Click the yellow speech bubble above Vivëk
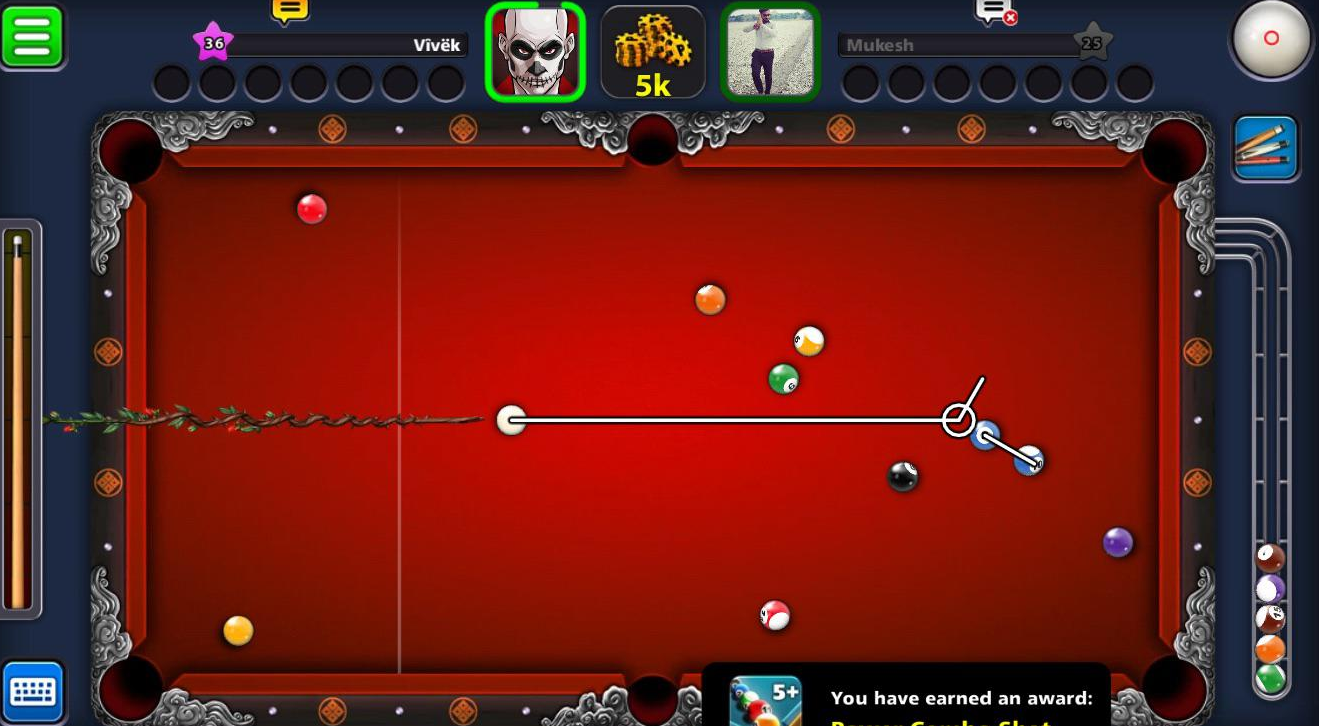Image resolution: width=1319 pixels, height=726 pixels. coord(289,10)
